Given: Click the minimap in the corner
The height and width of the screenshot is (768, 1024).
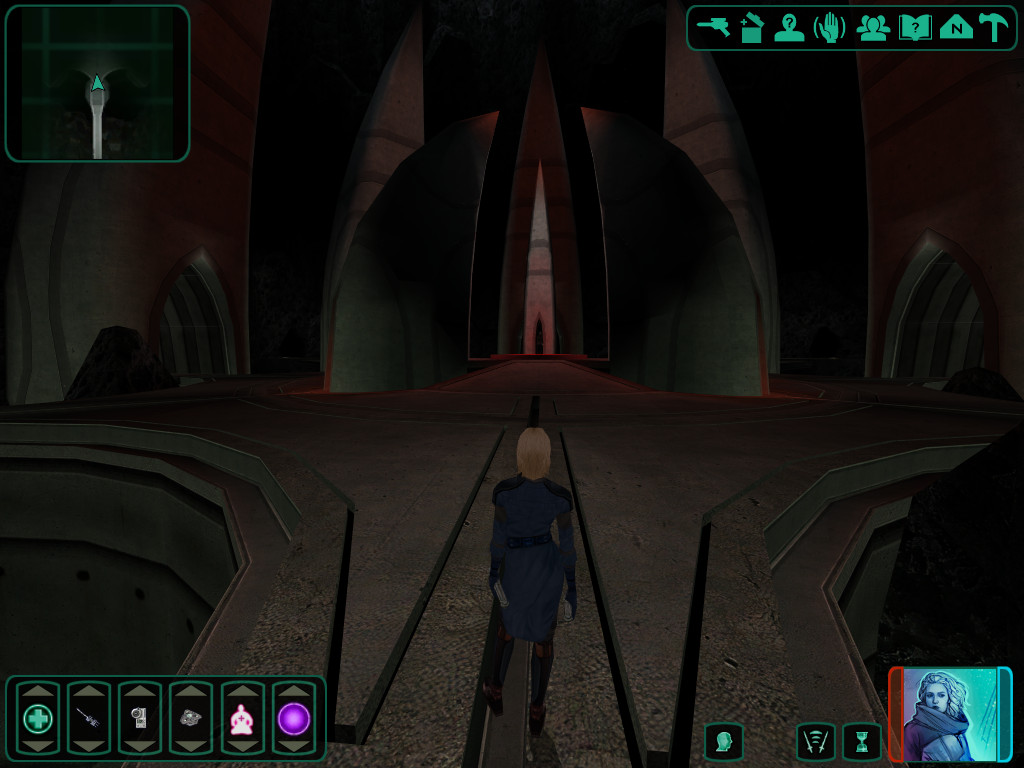Looking at the screenshot, I should pos(97,84).
